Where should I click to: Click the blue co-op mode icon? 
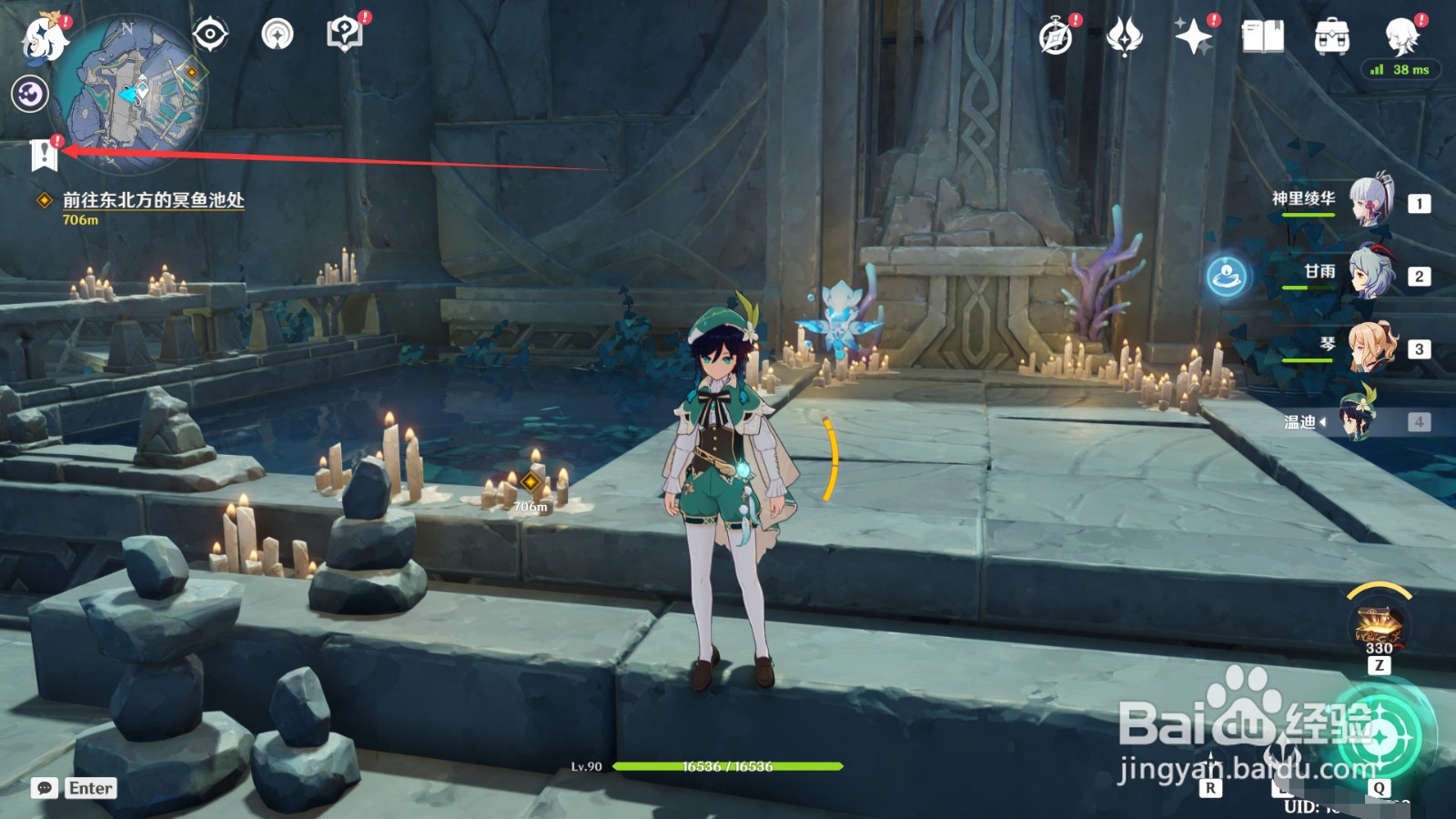[1226, 275]
